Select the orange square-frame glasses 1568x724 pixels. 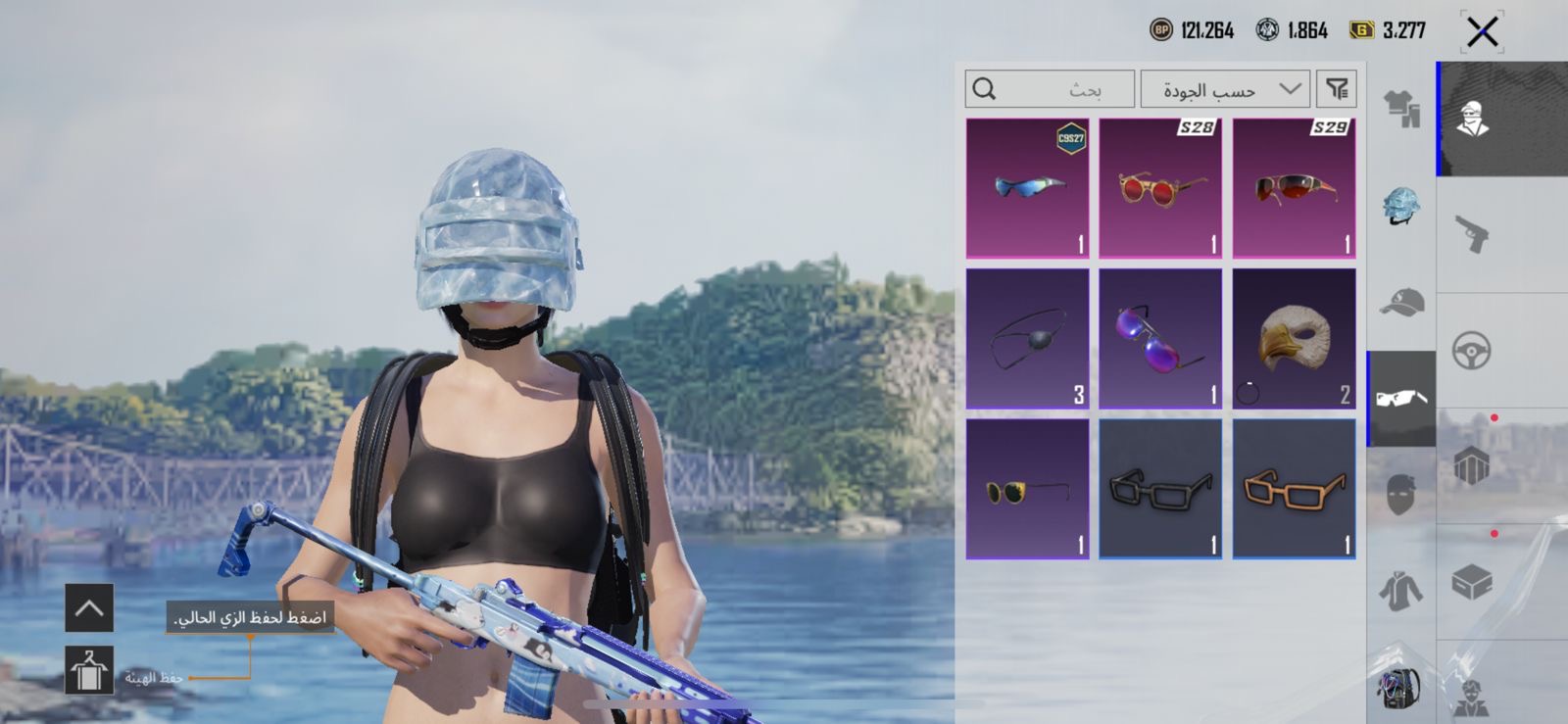(1294, 490)
